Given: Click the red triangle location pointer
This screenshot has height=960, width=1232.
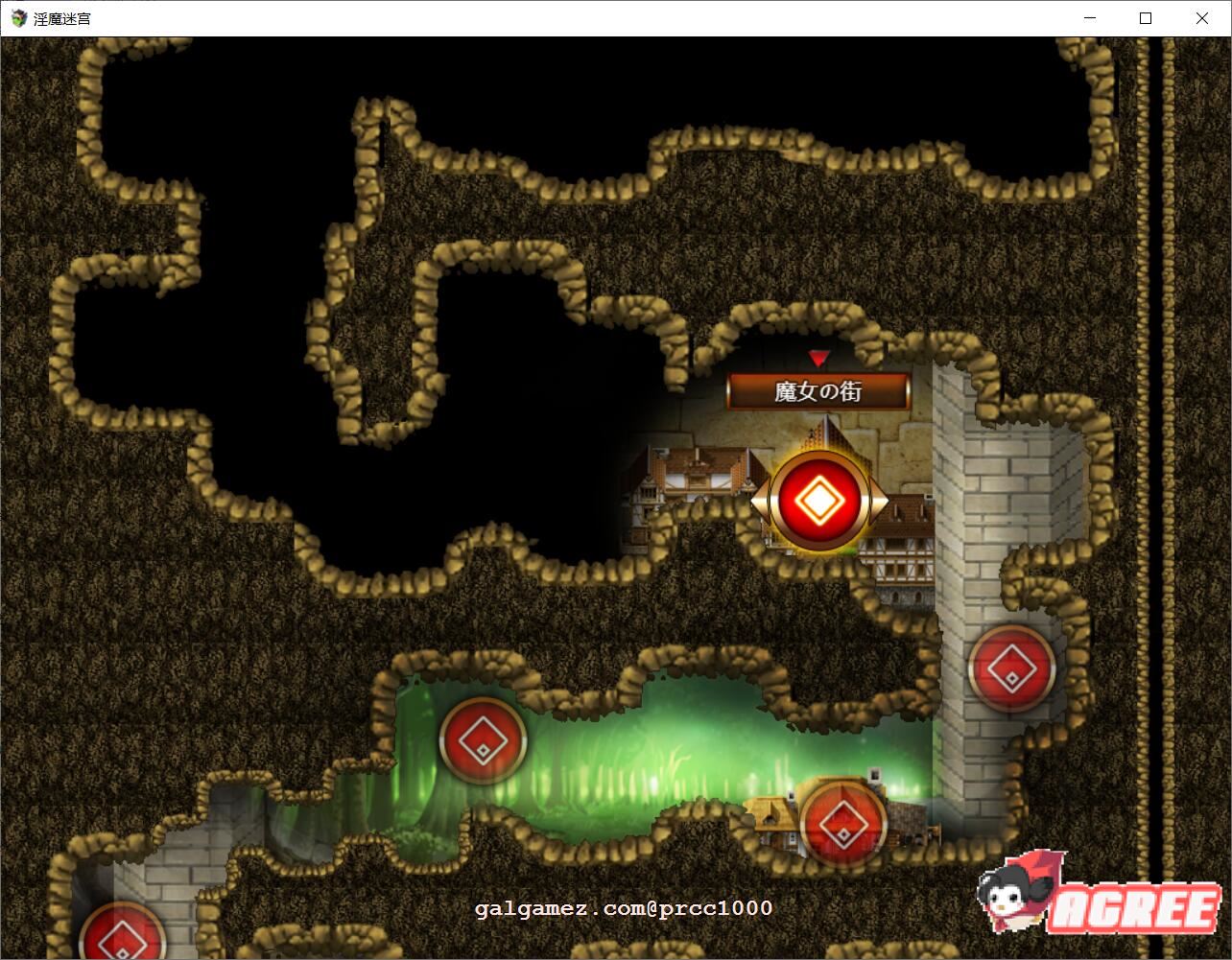Looking at the screenshot, I should click(817, 359).
